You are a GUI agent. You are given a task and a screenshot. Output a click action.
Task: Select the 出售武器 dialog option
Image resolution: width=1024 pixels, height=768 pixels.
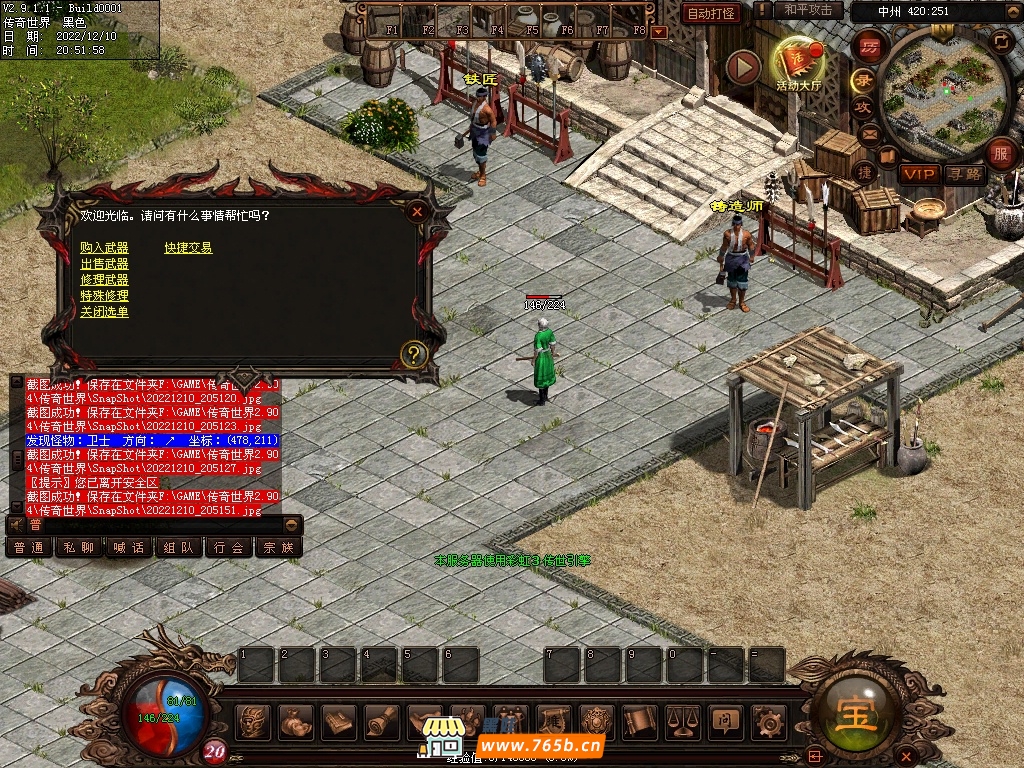coord(104,264)
